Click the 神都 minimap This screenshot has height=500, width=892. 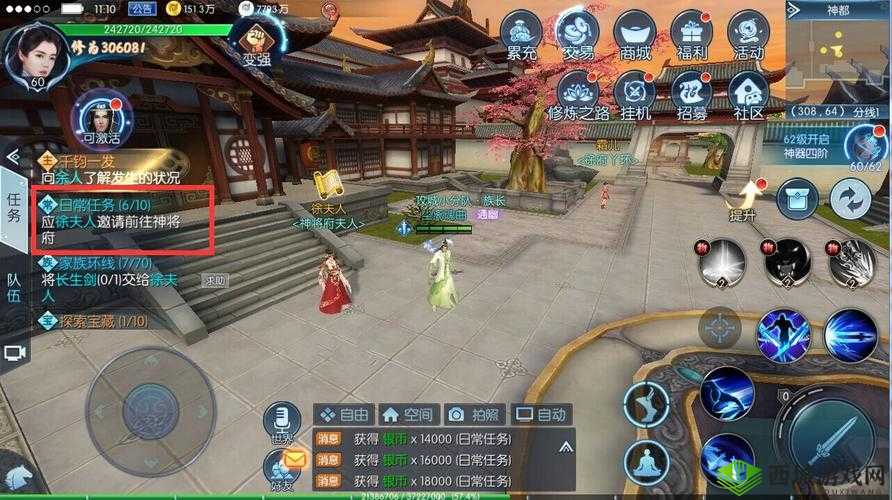point(838,57)
